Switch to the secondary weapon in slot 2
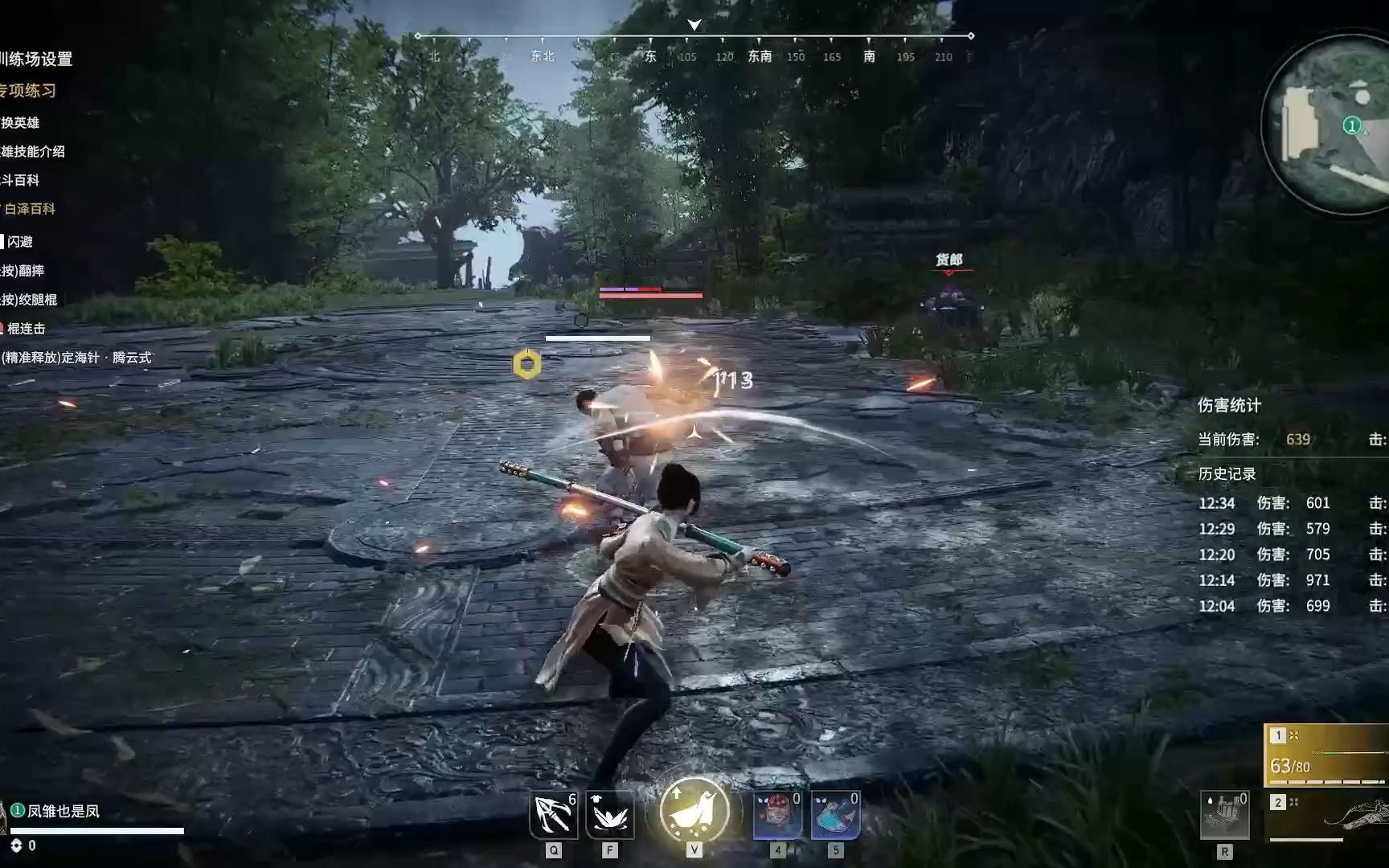 (x=1328, y=817)
